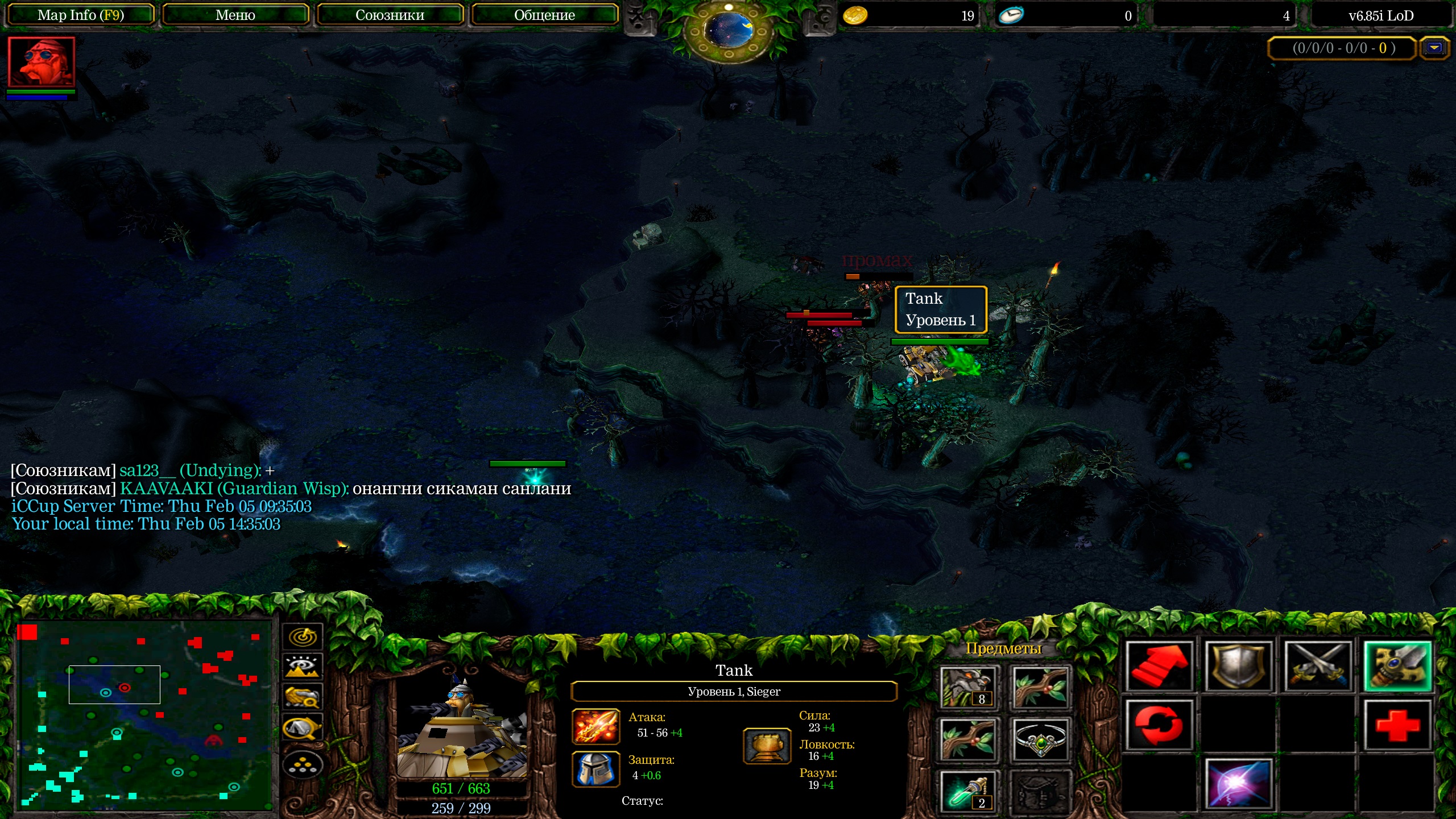
Task: Toggle minimap terrain visibility eye button
Action: tap(303, 667)
